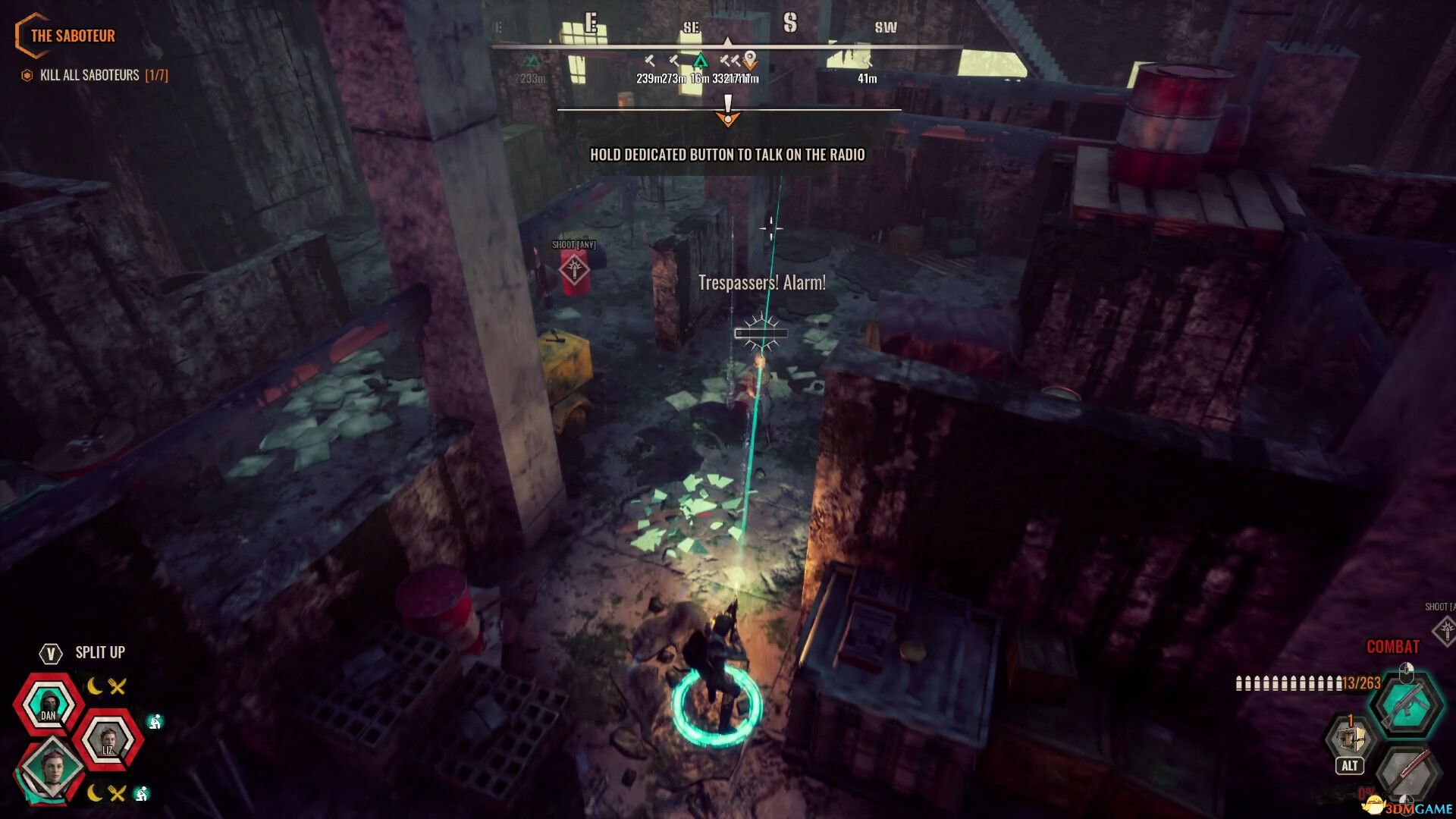Viewport: 1456px width, 819px height.
Task: Click the Split Up squad command label
Action: click(99, 652)
